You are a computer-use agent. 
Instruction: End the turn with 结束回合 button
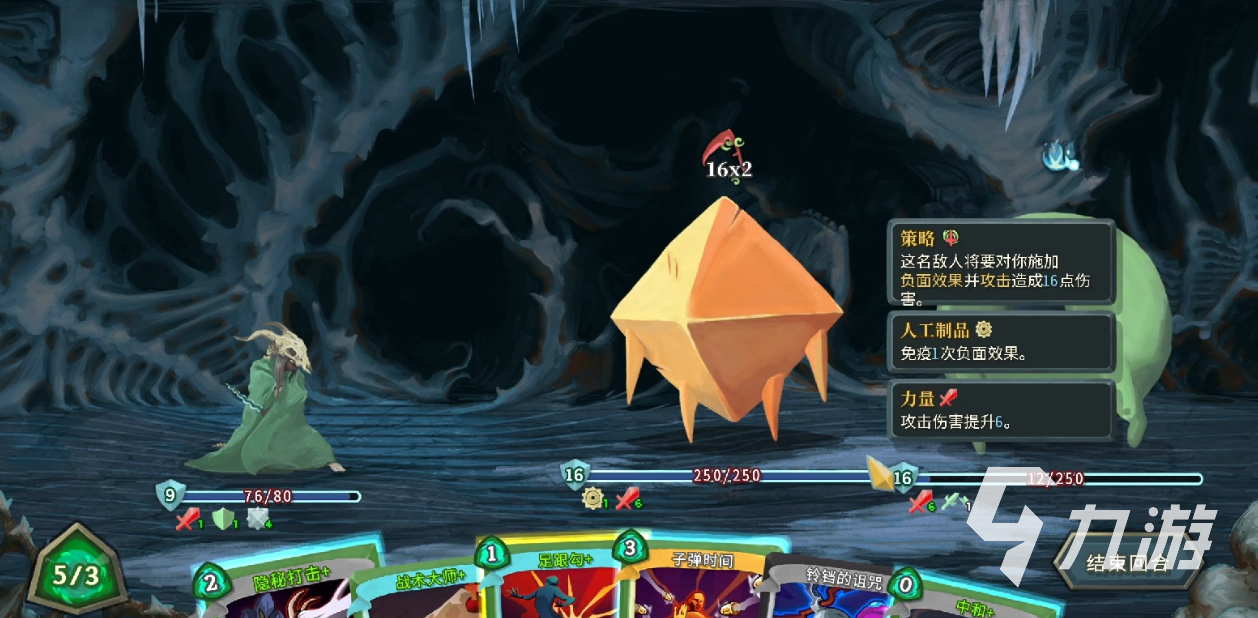(x=1126, y=562)
